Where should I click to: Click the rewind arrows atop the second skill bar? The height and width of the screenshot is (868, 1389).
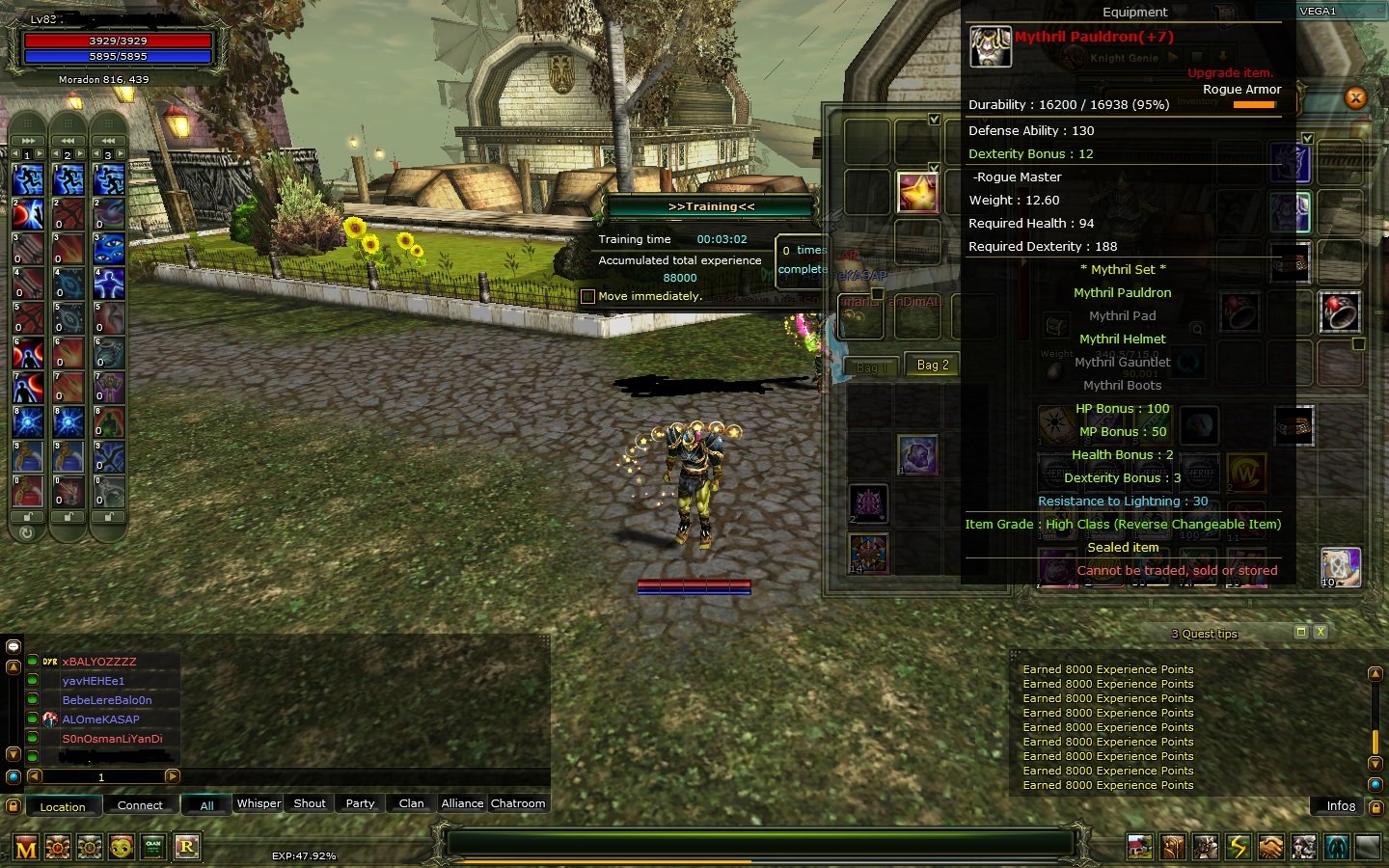tap(67, 139)
